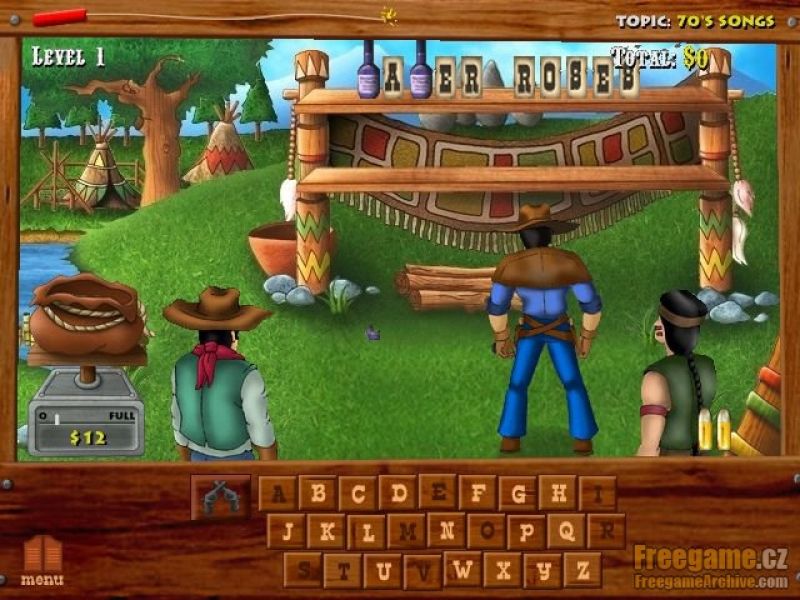Click the letter Z tile

(582, 570)
